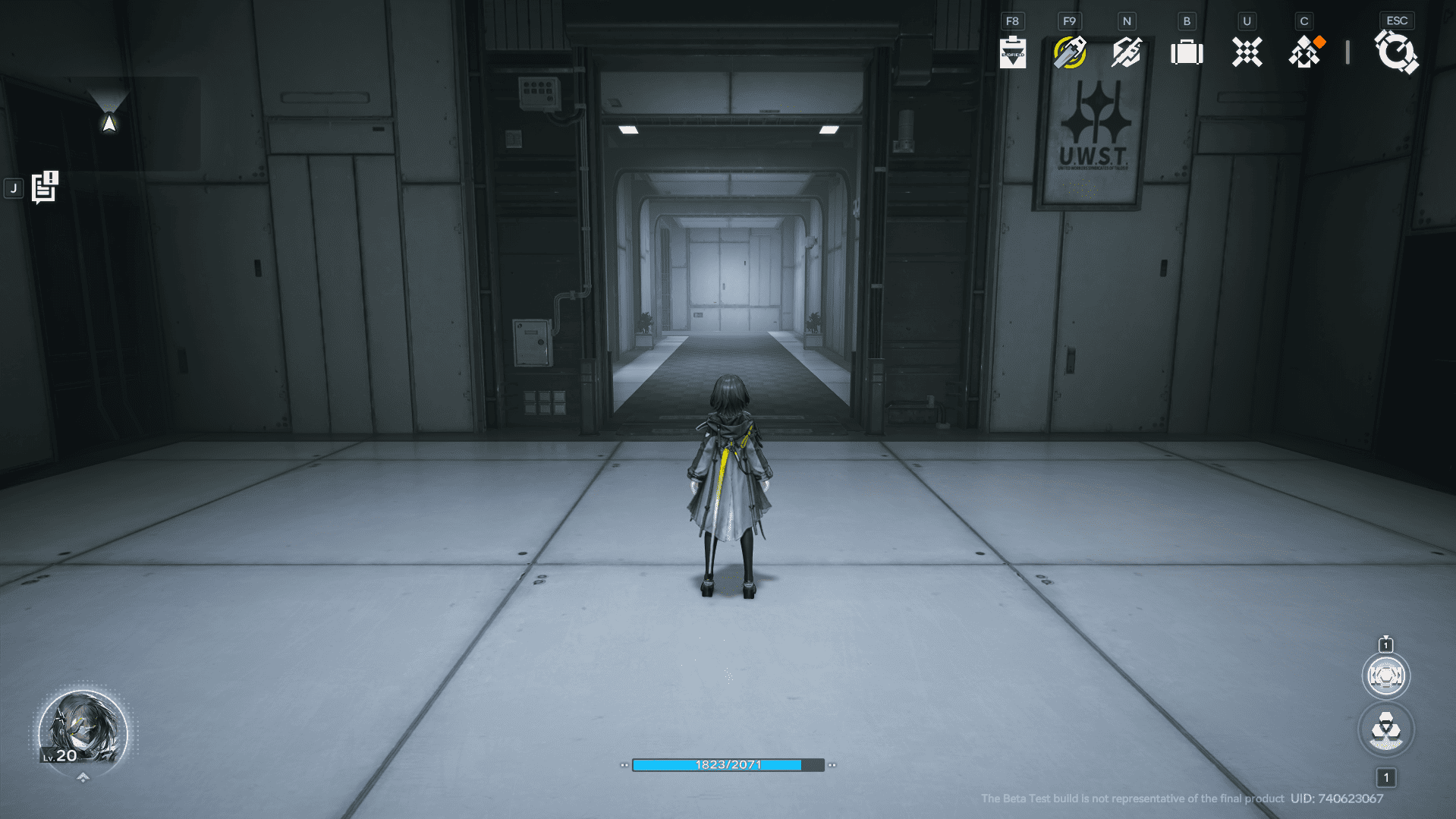Open the briefcase backpack
Viewport: 1456px width, 819px height.
pos(1187,52)
